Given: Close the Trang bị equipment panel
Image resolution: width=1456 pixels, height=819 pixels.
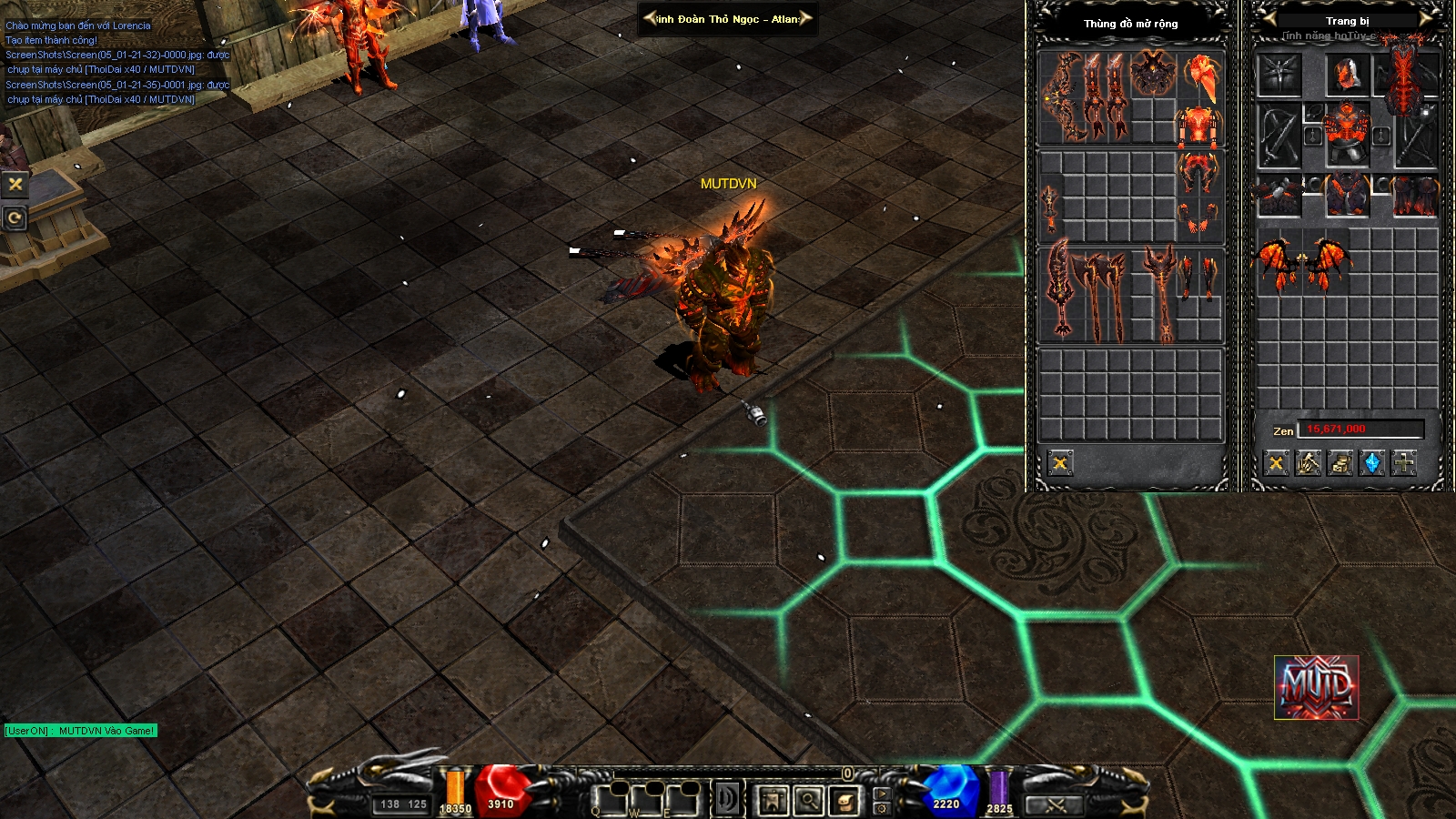Looking at the screenshot, I should [x=1277, y=464].
